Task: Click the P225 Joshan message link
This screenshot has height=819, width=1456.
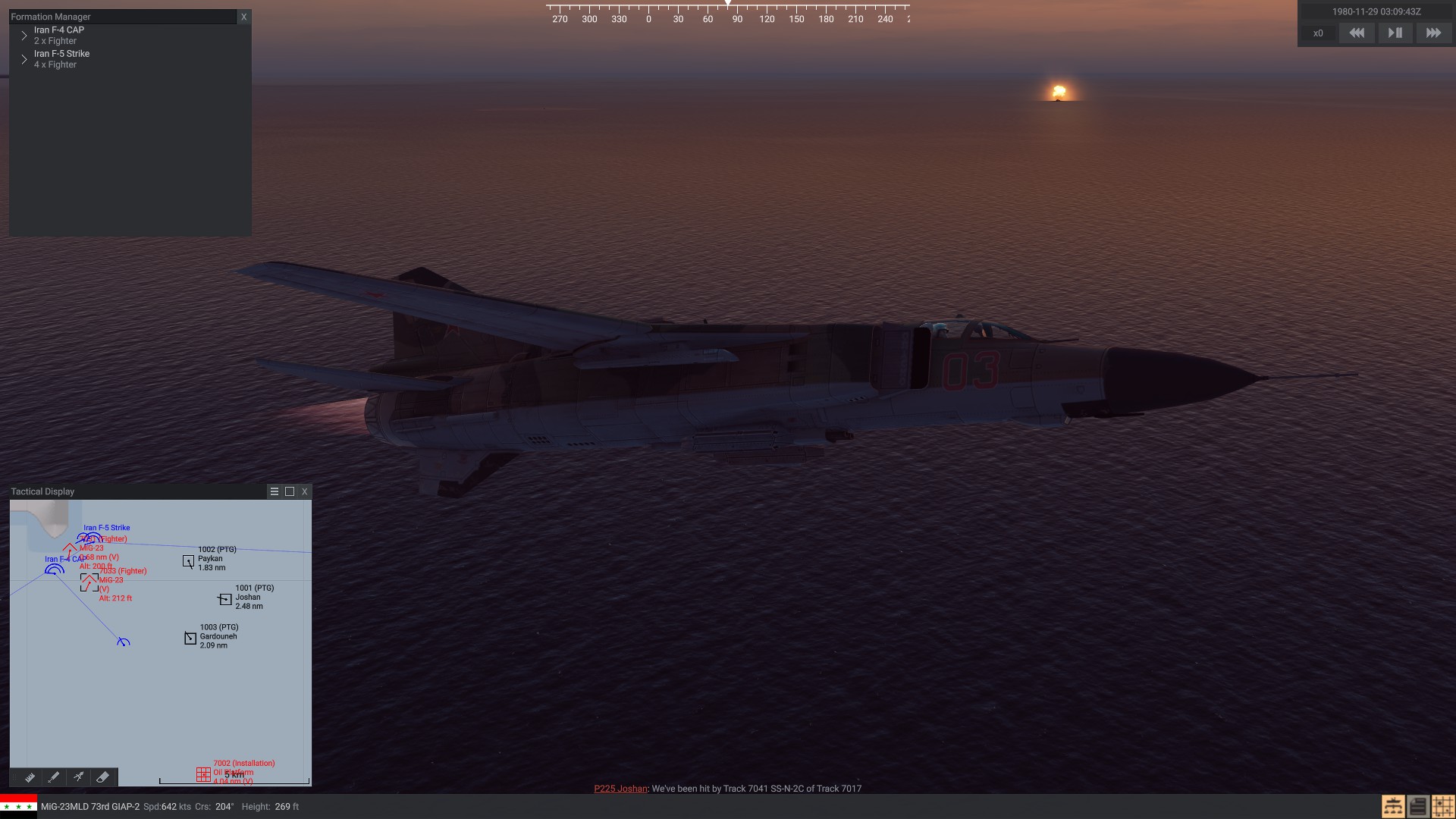Action: tap(620, 789)
